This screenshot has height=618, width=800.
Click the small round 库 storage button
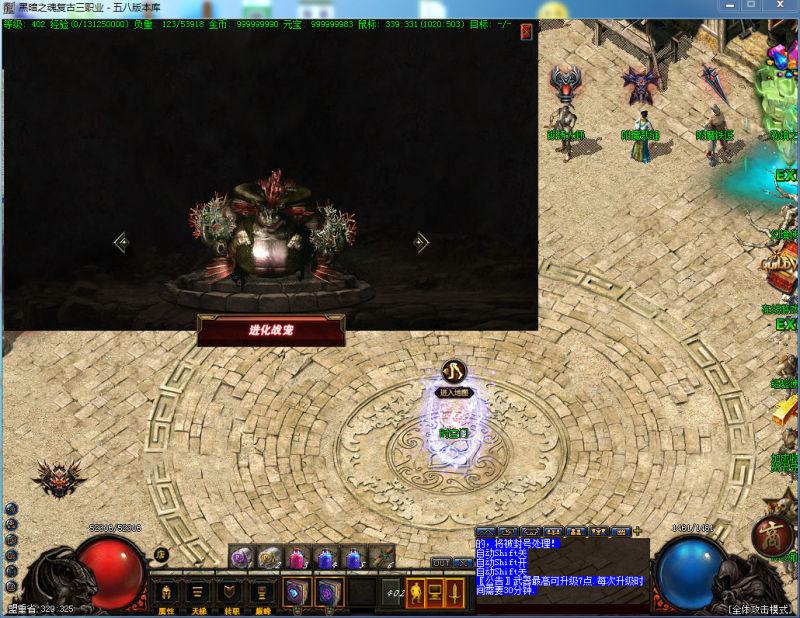click(x=160, y=555)
